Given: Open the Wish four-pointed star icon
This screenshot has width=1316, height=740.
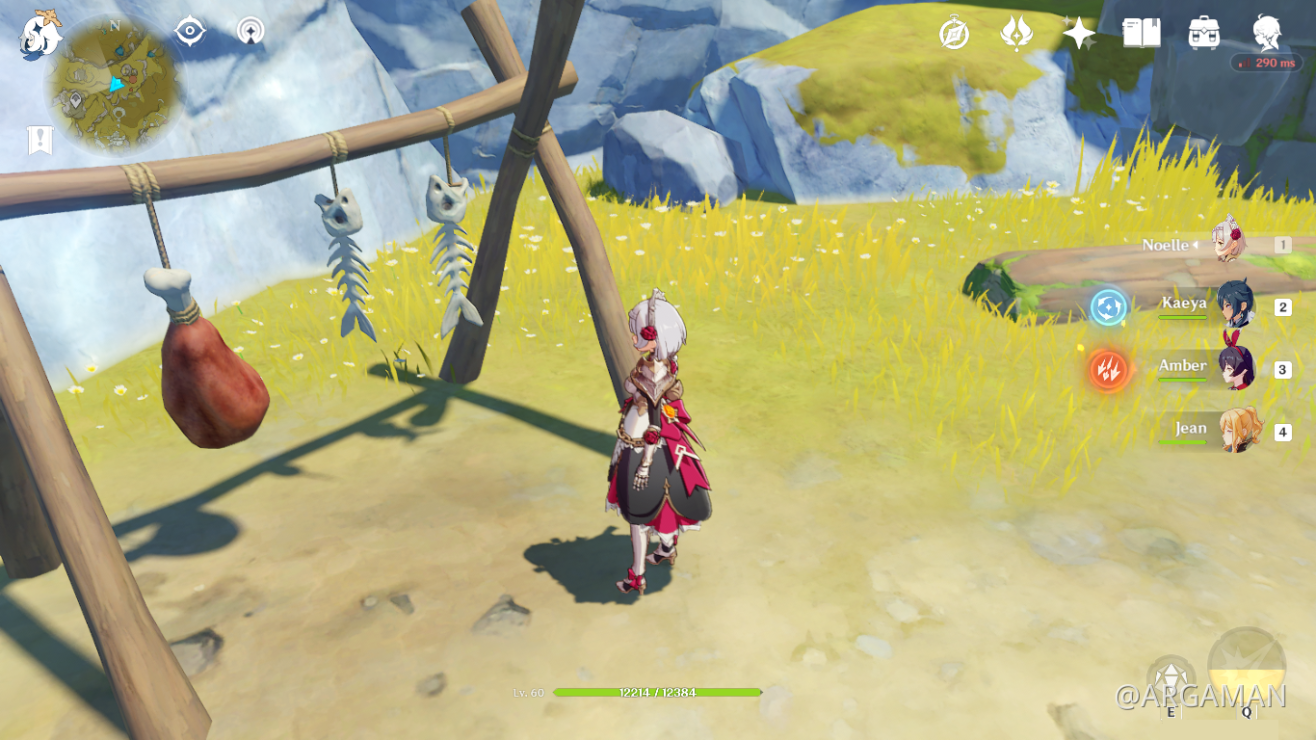Looking at the screenshot, I should point(1079,33).
